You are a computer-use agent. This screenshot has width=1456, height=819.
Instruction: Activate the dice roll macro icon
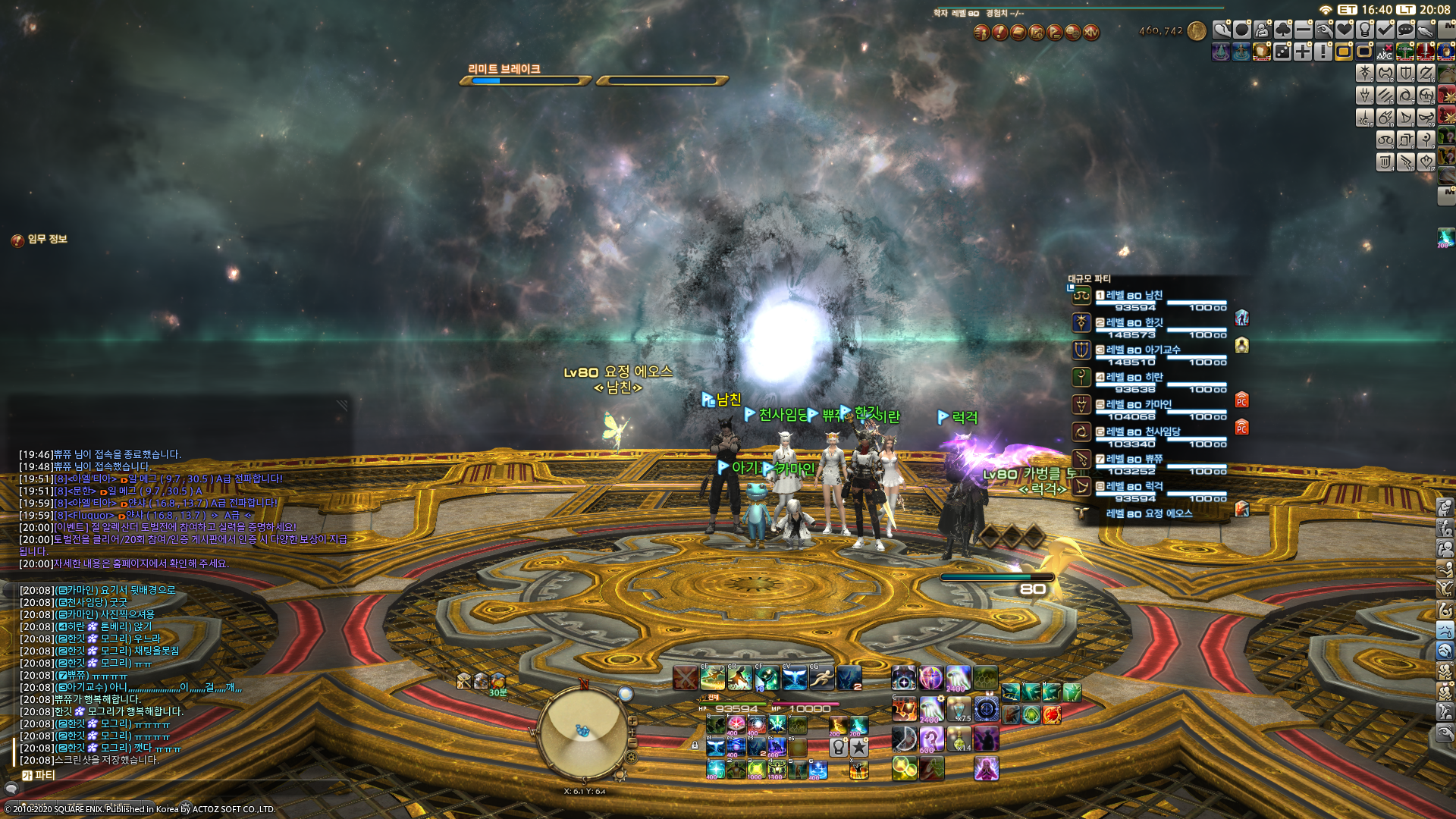(x=1282, y=52)
